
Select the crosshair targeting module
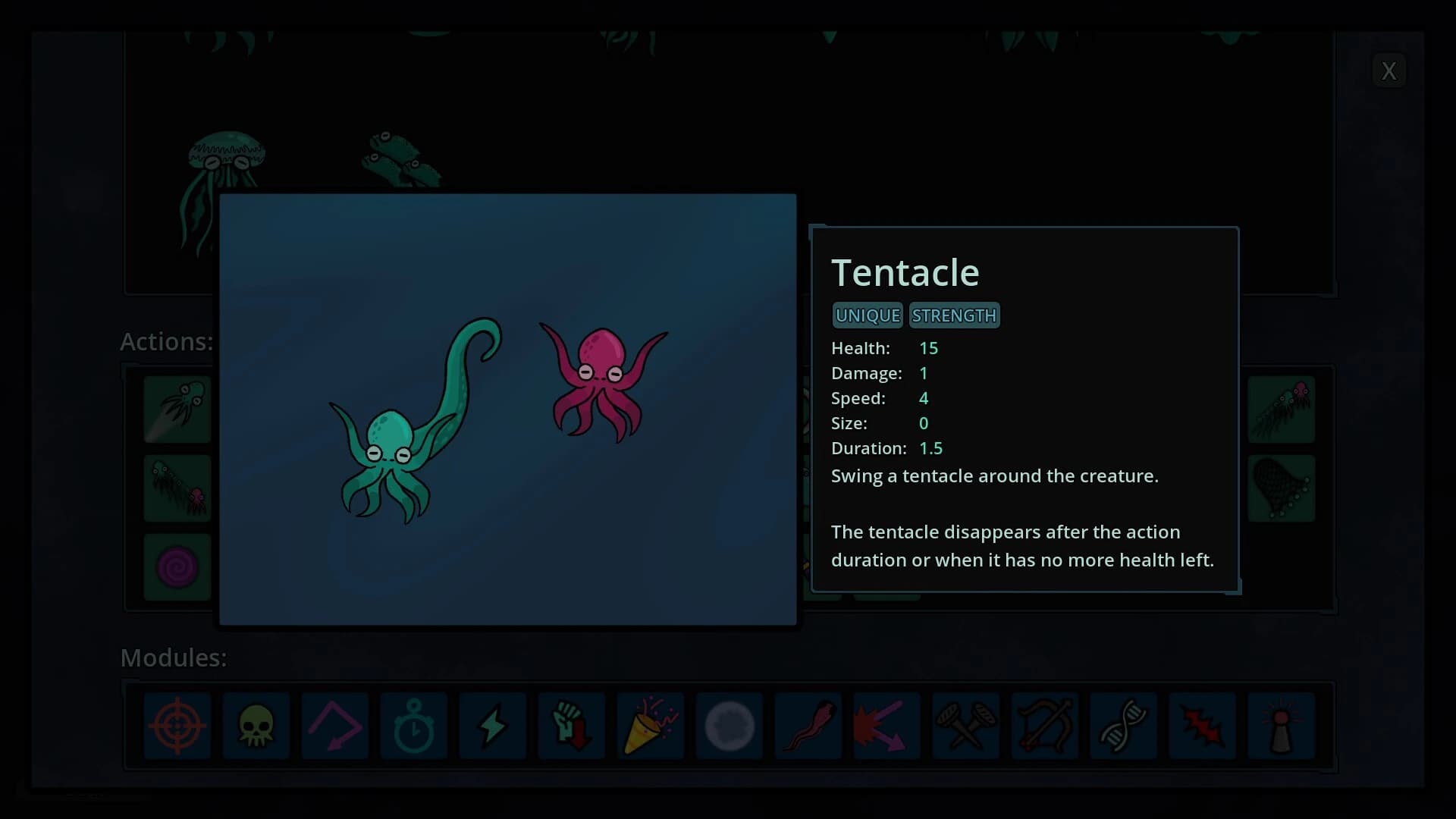pyautogui.click(x=177, y=726)
